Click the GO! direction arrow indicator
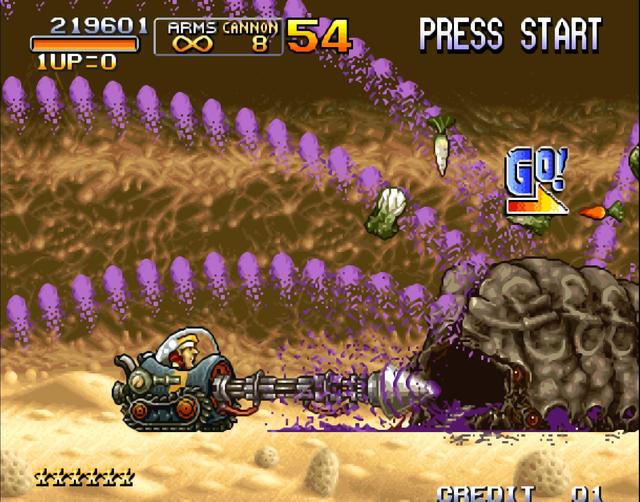This screenshot has width=640, height=502. click(536, 183)
